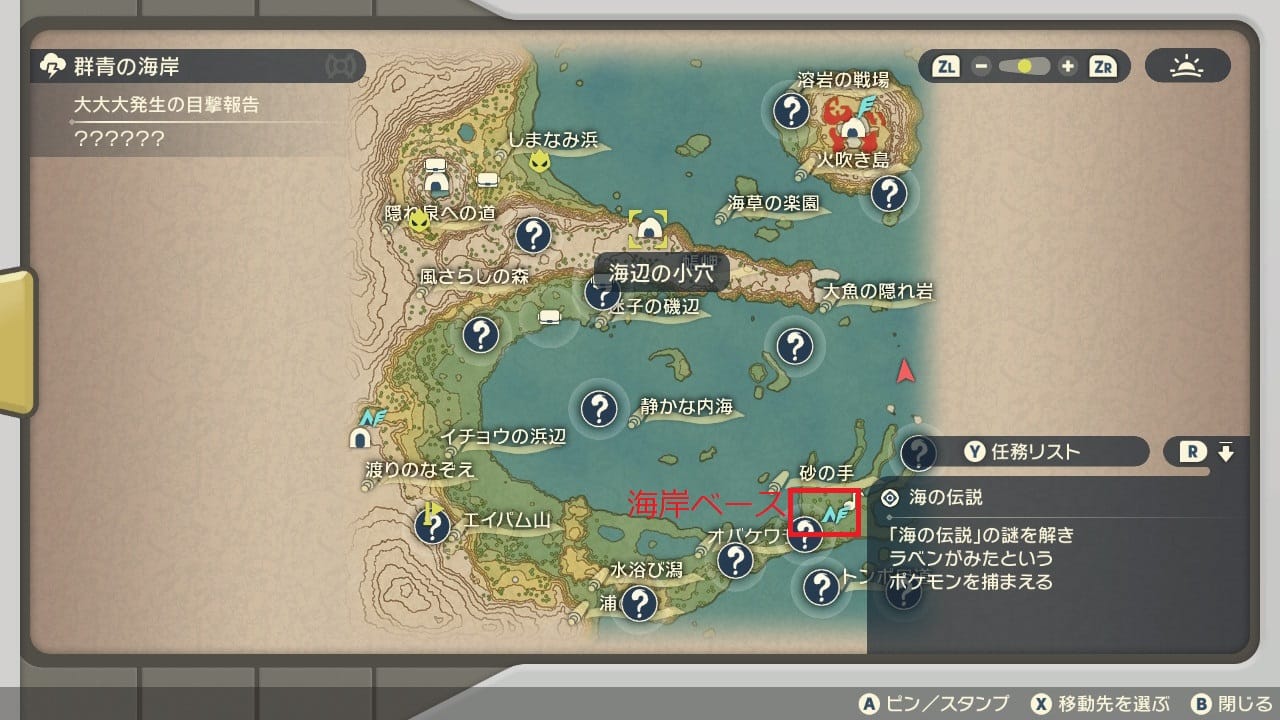
Task: Click the thunderstorm weather icon beside 群青の海岸
Action: click(x=53, y=63)
